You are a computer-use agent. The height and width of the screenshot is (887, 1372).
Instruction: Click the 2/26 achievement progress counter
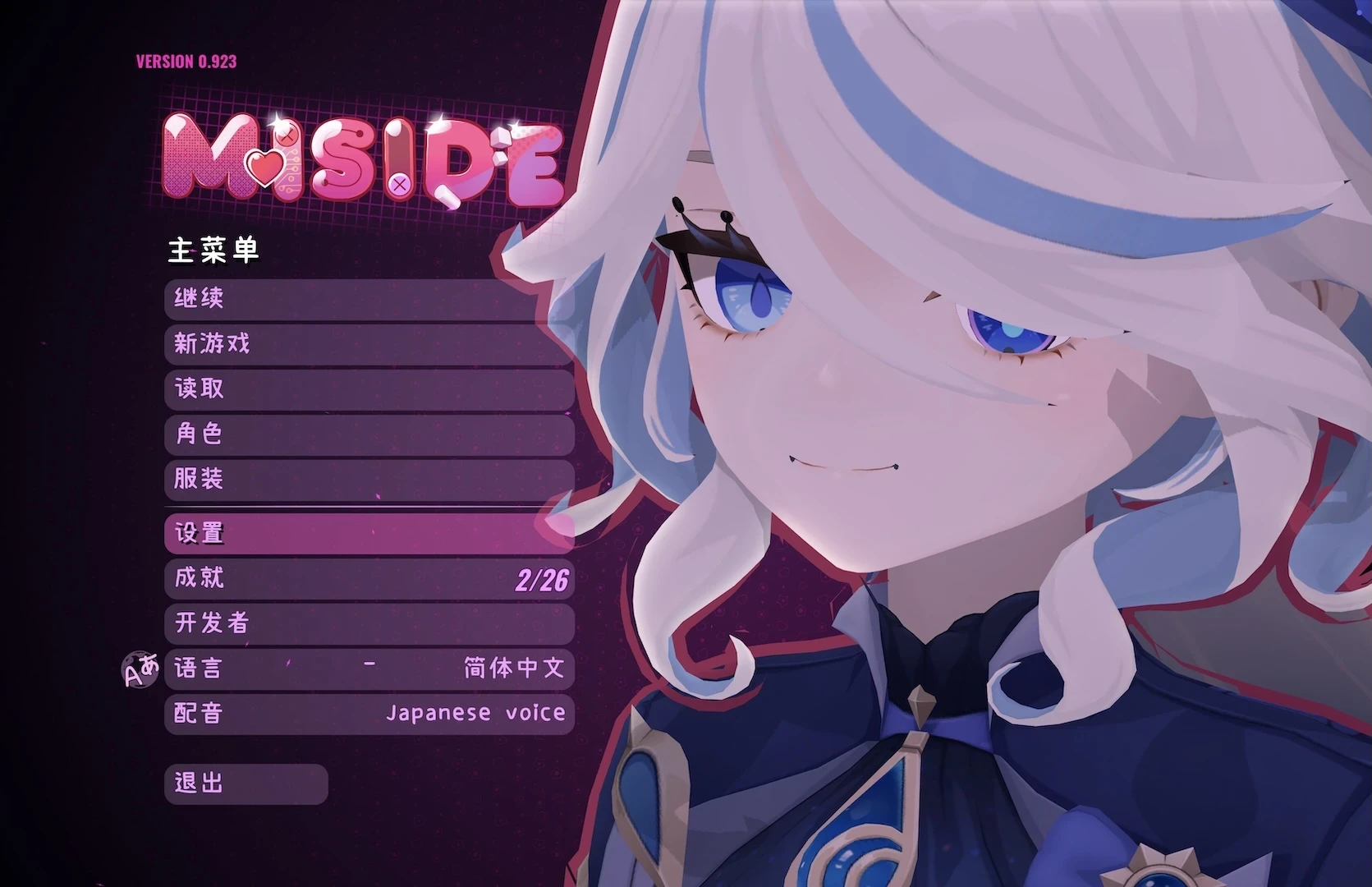point(542,579)
